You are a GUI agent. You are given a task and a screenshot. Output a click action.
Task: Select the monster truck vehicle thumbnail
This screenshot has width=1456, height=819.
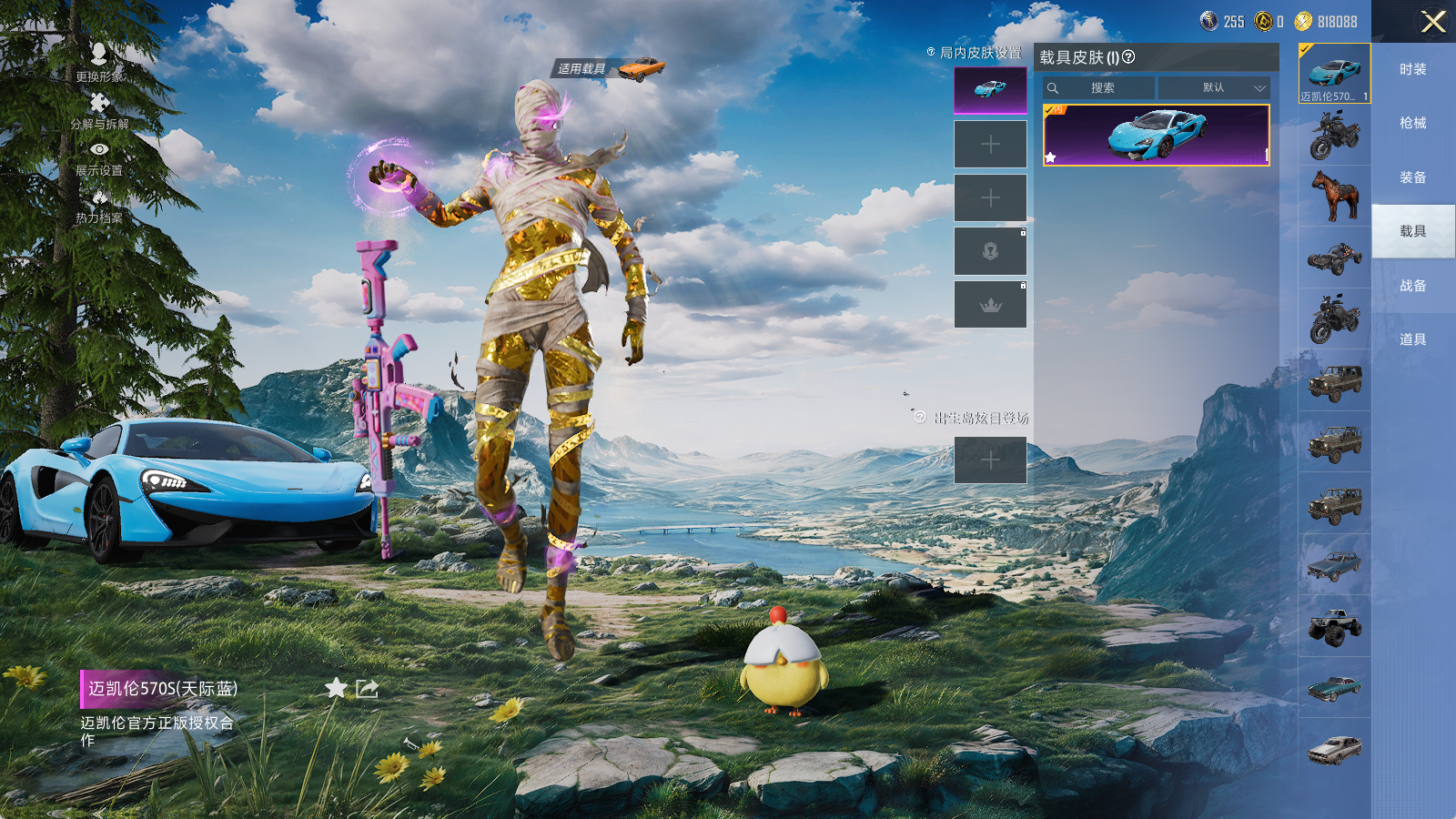(1334, 627)
